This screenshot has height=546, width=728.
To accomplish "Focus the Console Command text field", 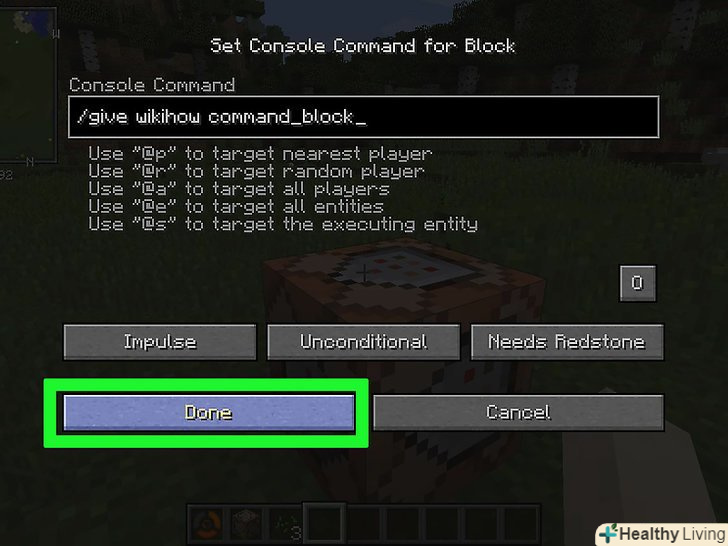I will (363, 117).
